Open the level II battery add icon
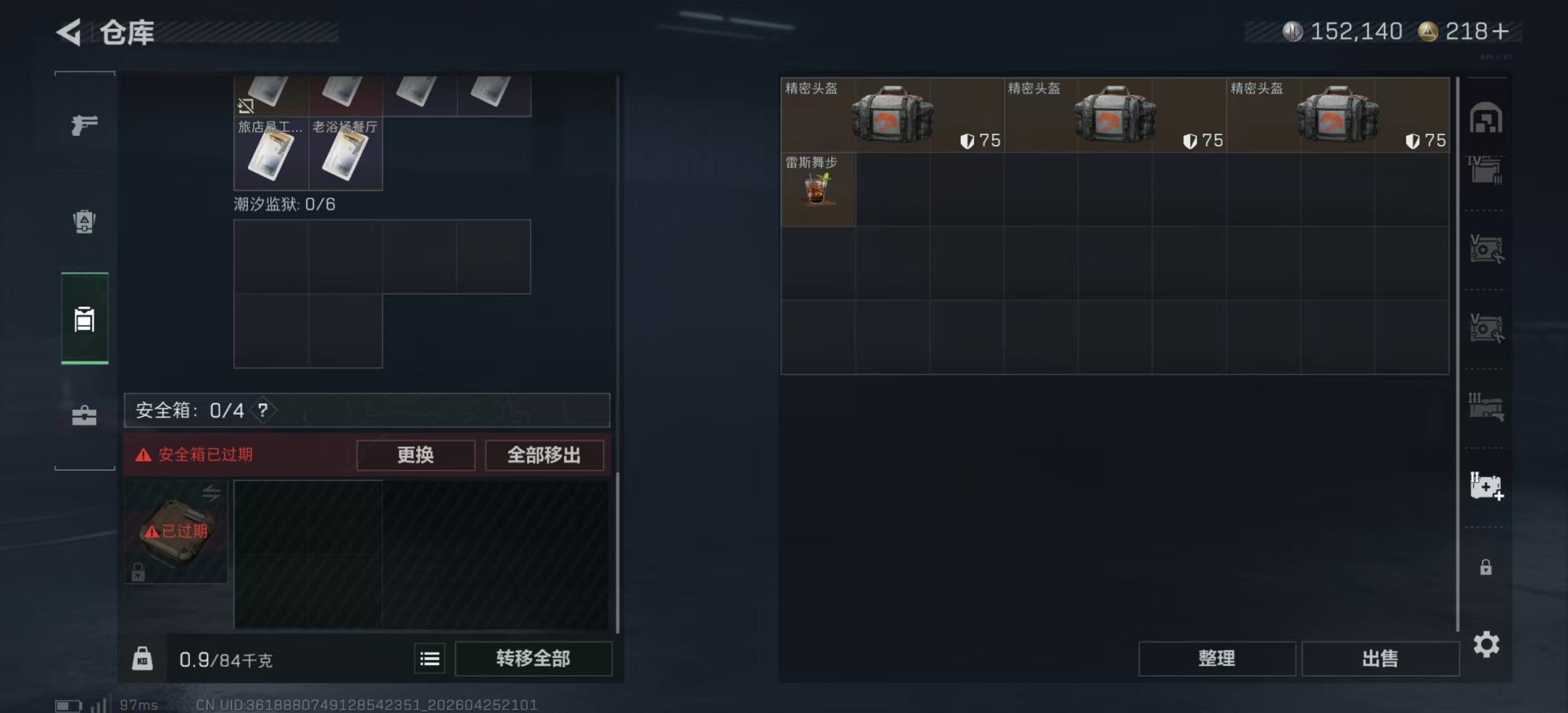 1488,487
